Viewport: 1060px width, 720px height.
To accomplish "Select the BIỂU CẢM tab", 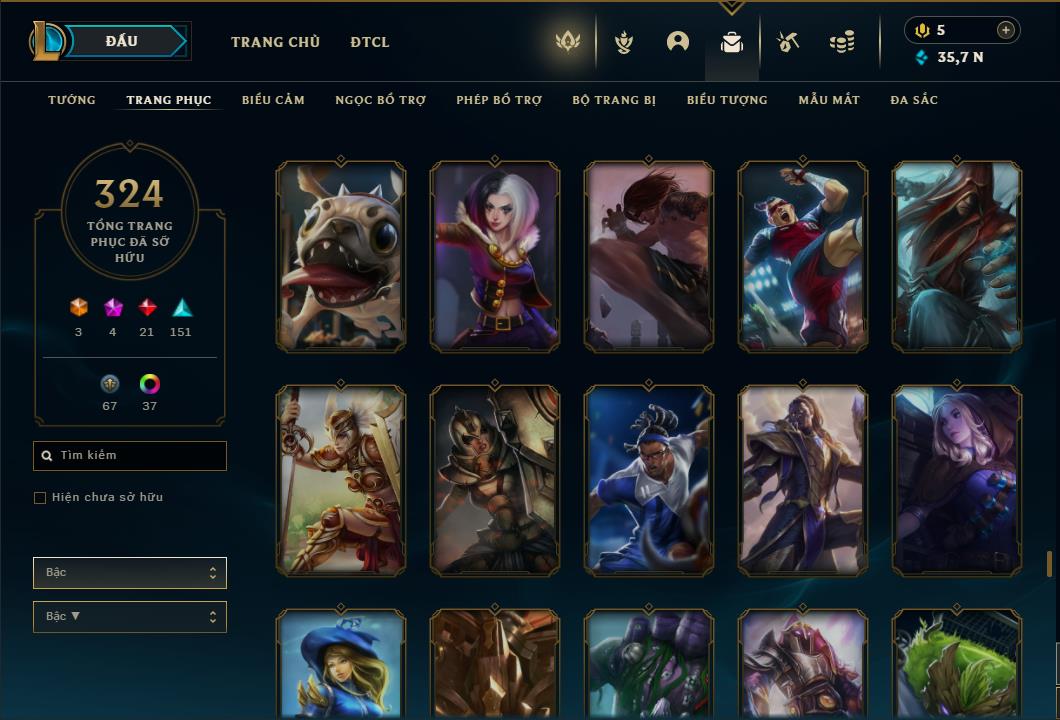I will 273,100.
